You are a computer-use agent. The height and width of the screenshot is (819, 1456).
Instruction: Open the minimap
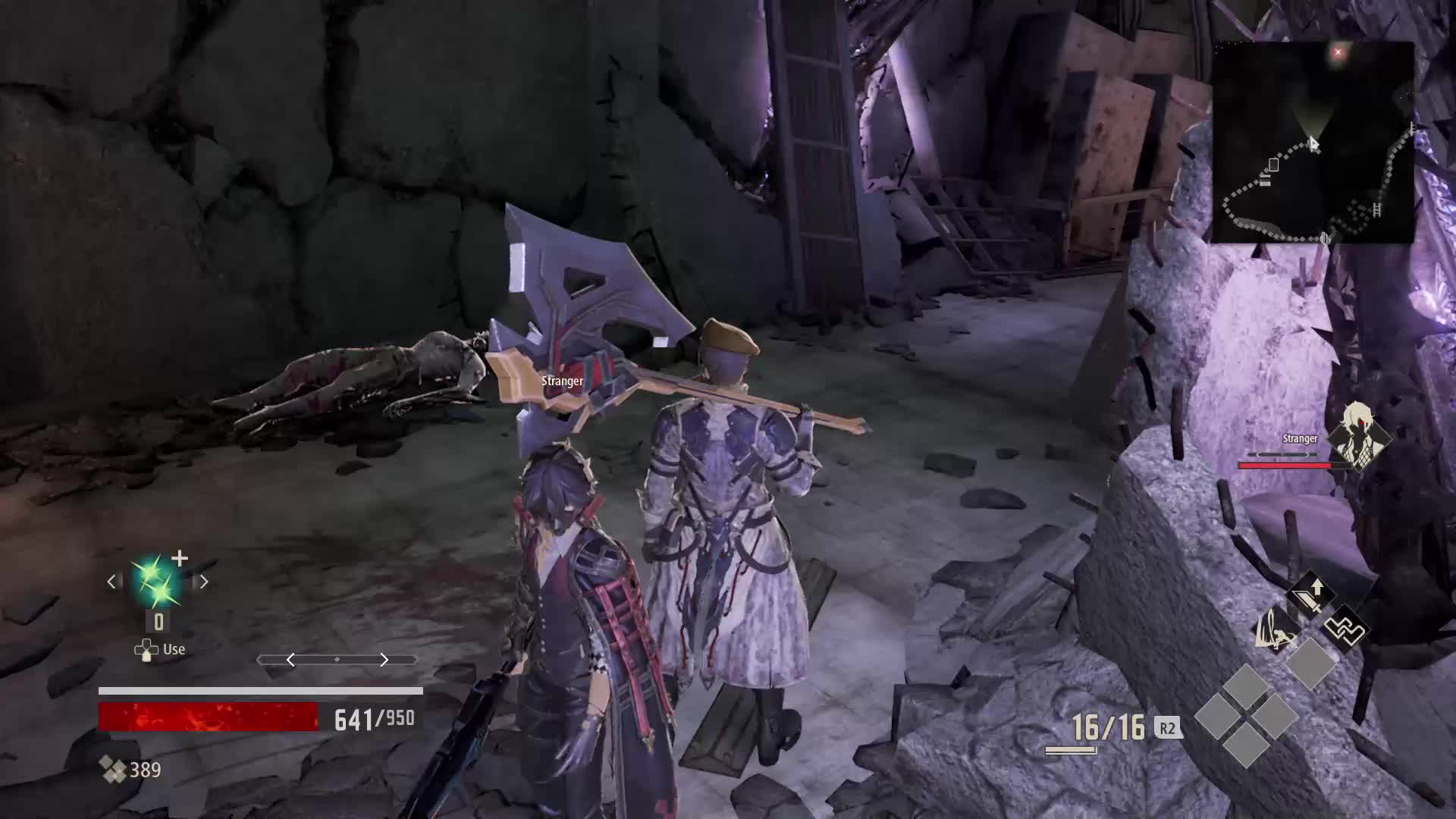(1313, 143)
